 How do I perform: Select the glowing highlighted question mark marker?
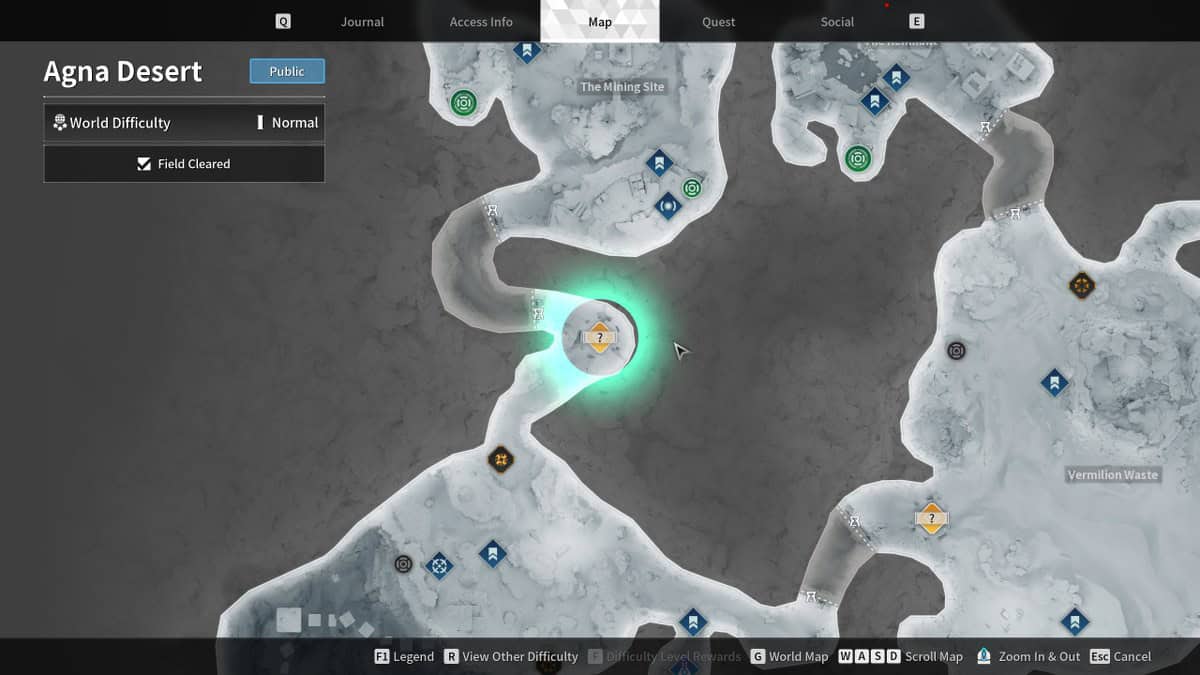coord(599,338)
